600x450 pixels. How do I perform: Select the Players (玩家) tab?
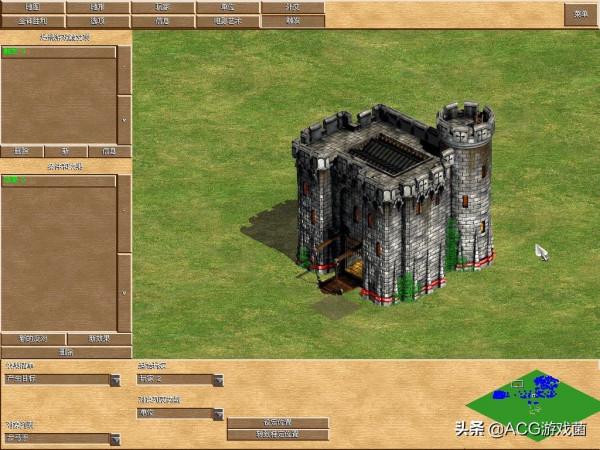[162, 7]
